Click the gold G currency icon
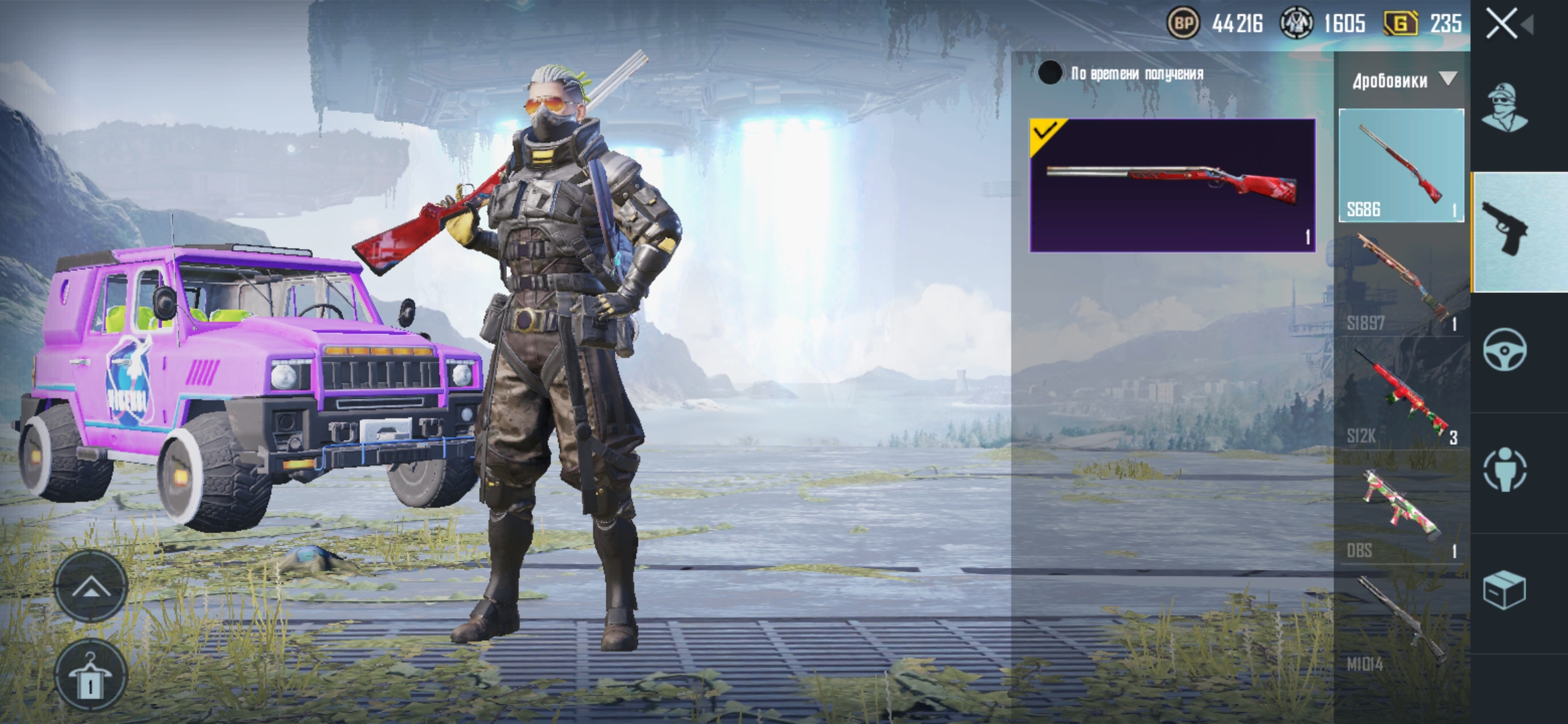The image size is (1568, 724). [1400, 24]
